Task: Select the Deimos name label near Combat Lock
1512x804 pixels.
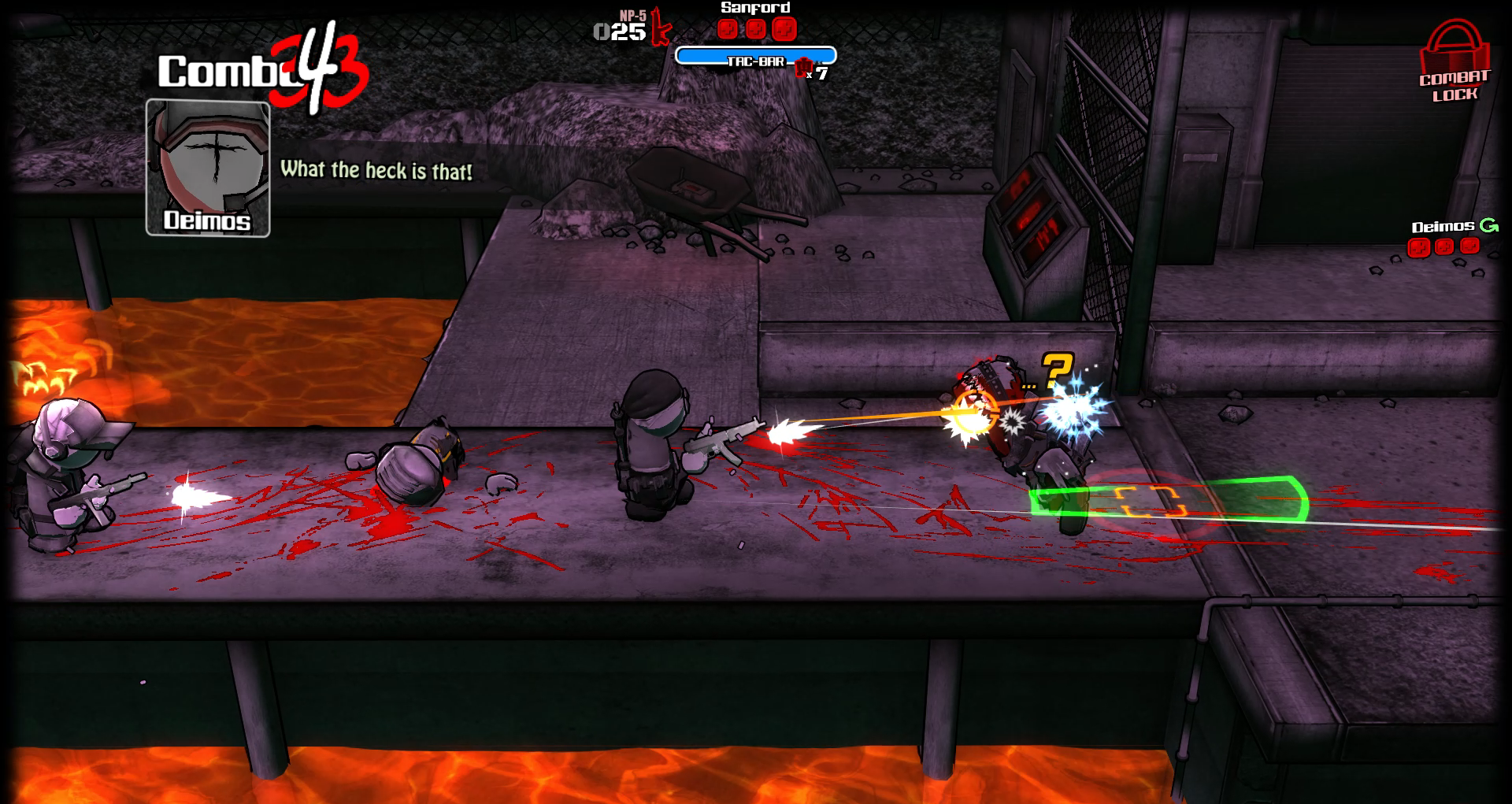Action: pos(1443,226)
